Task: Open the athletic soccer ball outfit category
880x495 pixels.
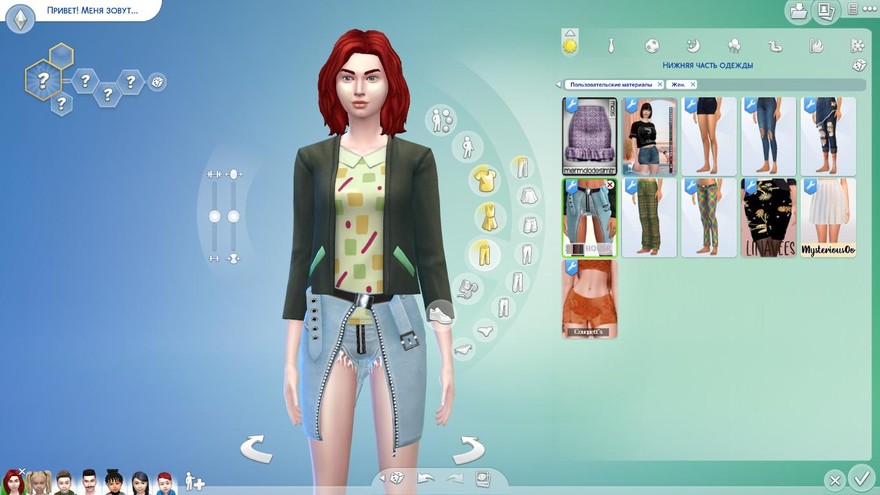Action: (651, 46)
